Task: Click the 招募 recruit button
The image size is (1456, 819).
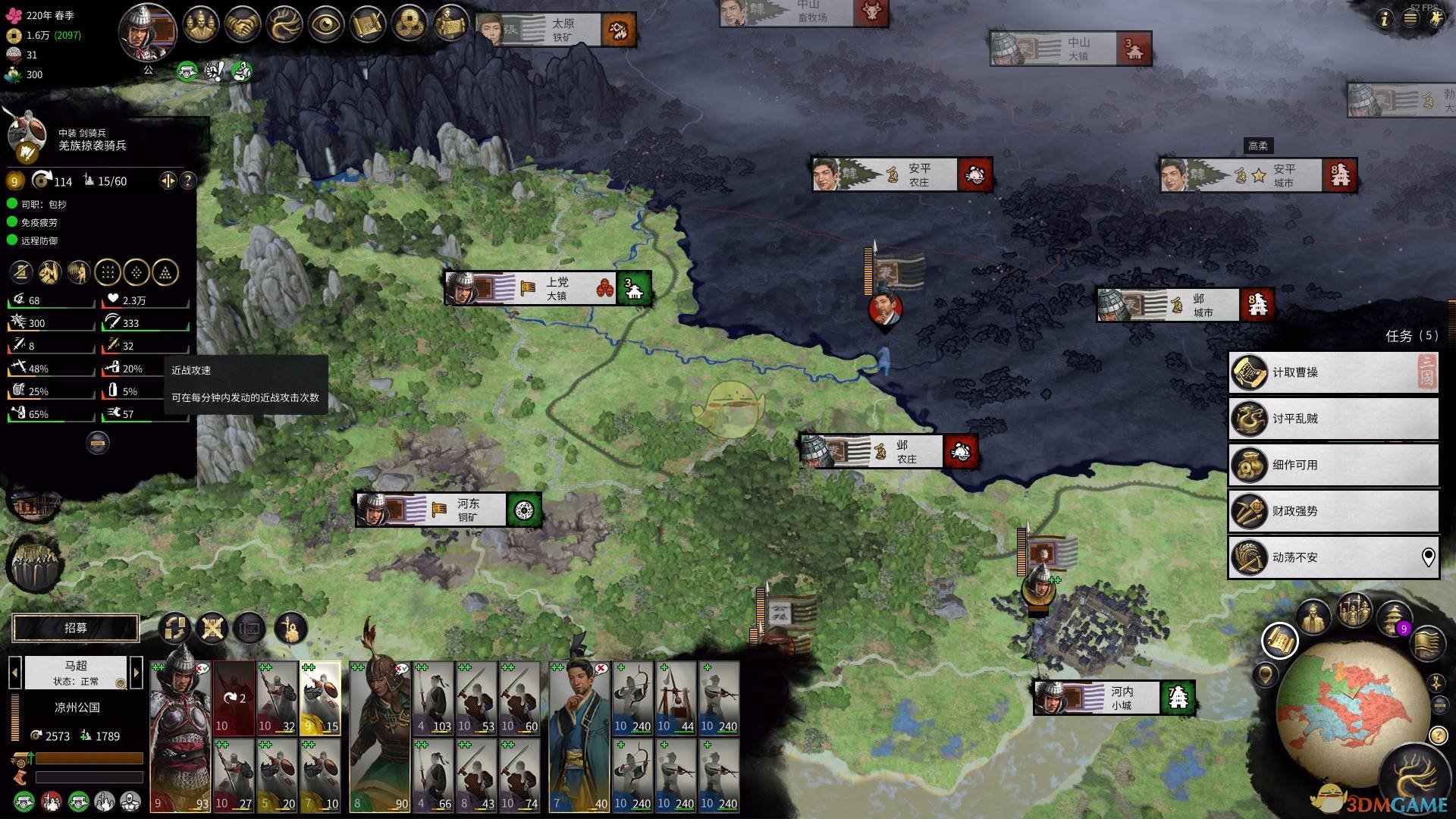Action: tap(76, 628)
